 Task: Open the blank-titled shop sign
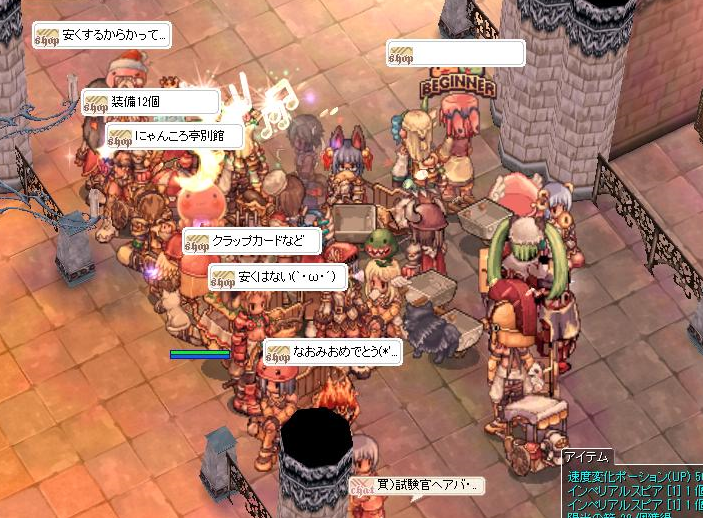tap(456, 53)
